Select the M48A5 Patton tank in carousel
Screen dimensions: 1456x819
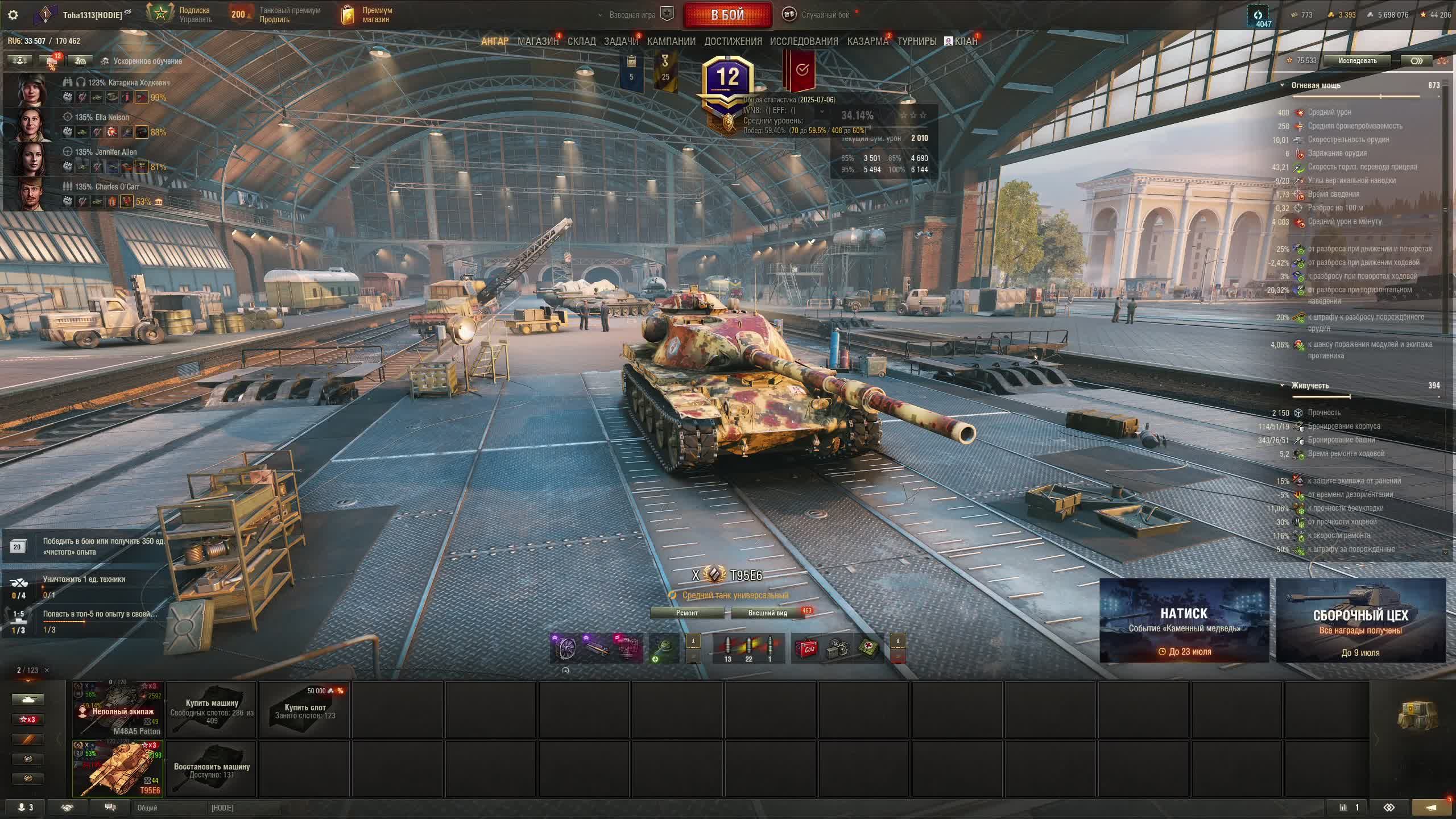118,709
